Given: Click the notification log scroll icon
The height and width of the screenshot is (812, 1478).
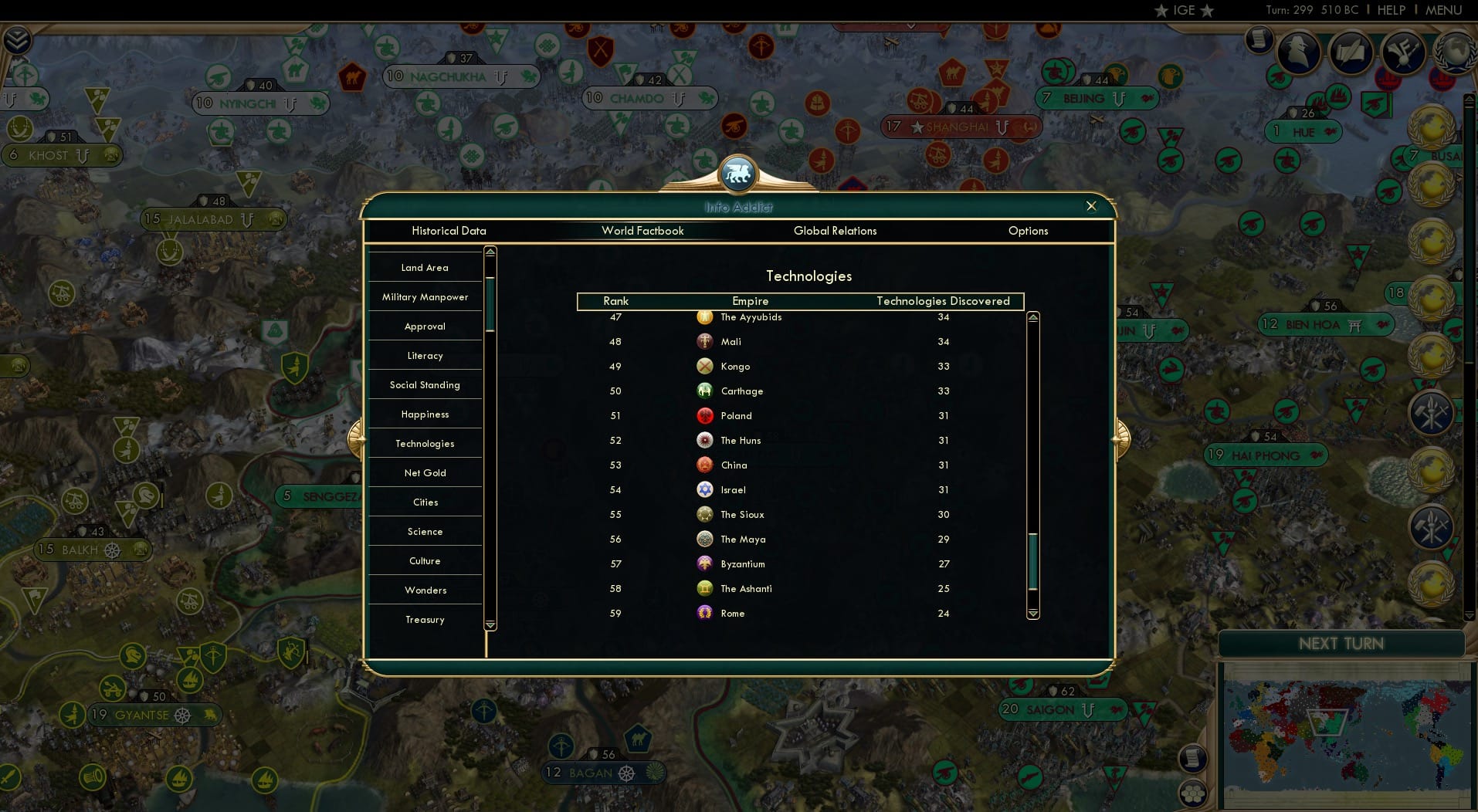Looking at the screenshot, I should (x=1259, y=40).
